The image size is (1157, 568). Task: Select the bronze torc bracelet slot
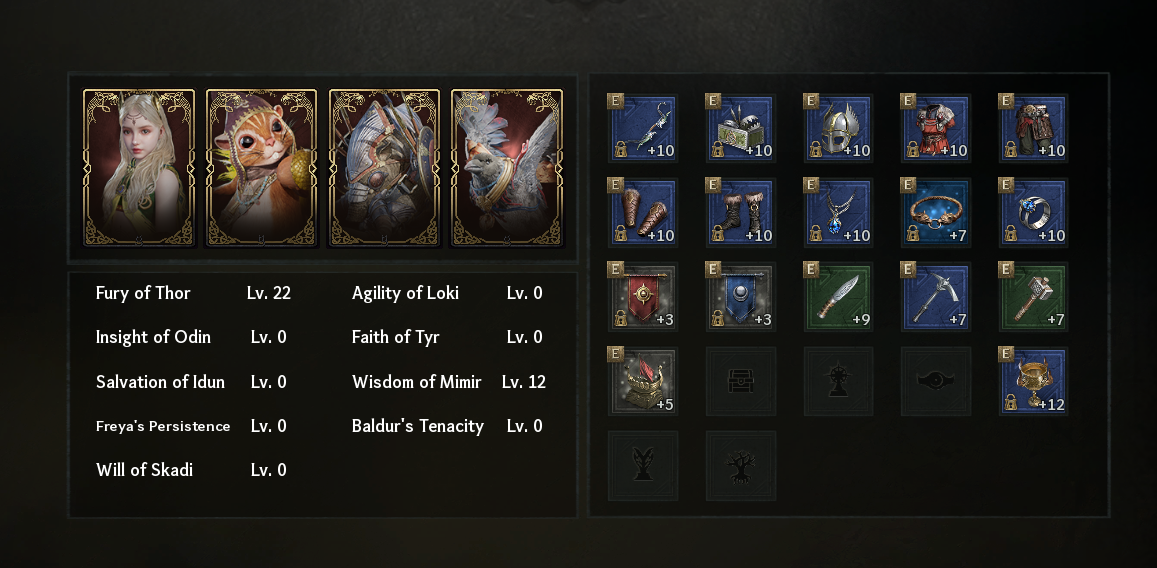[x=936, y=213]
